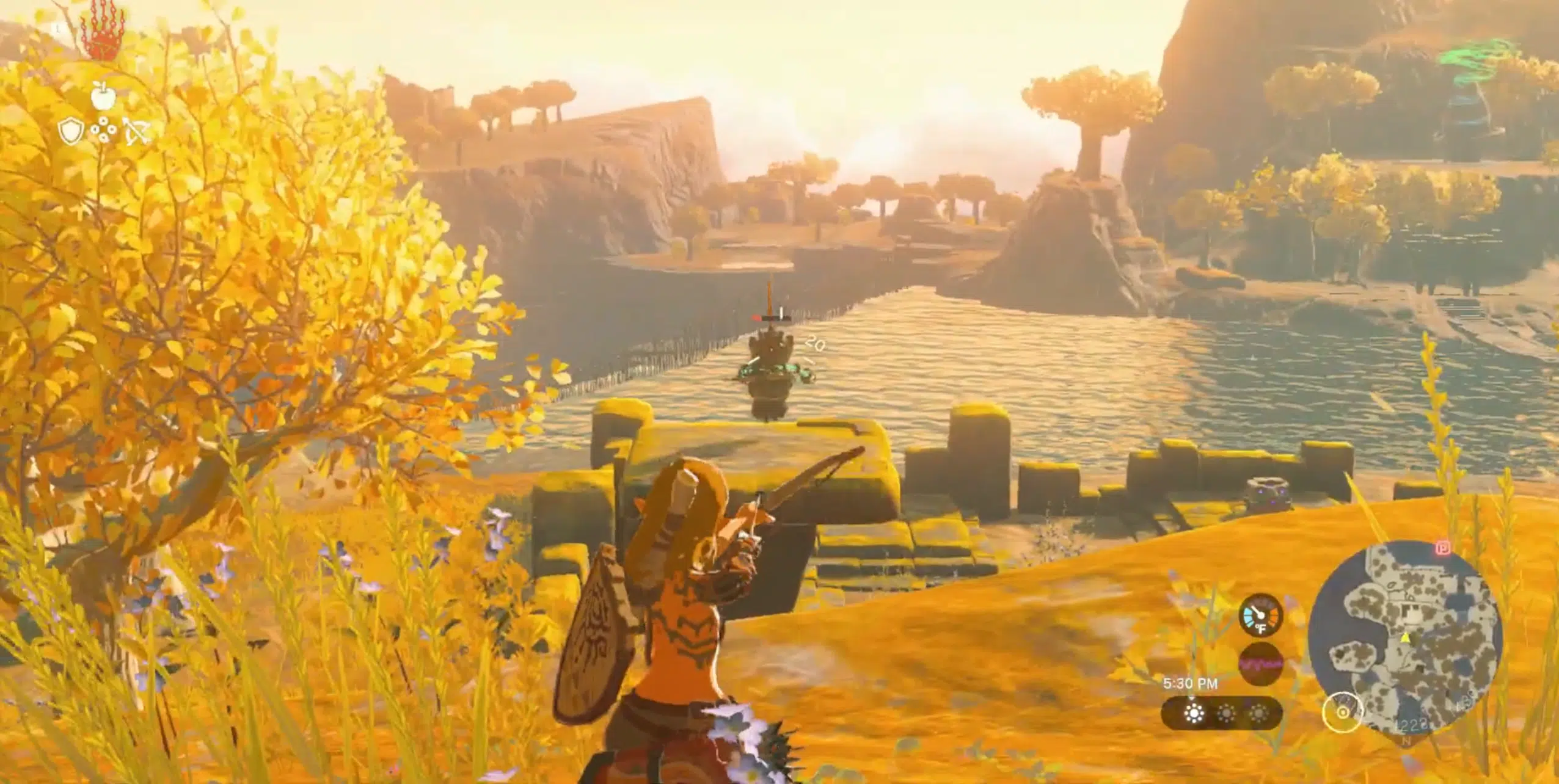Toggle the middle sun indicator pip
Viewport: 1559px width, 784px height.
click(x=1227, y=713)
